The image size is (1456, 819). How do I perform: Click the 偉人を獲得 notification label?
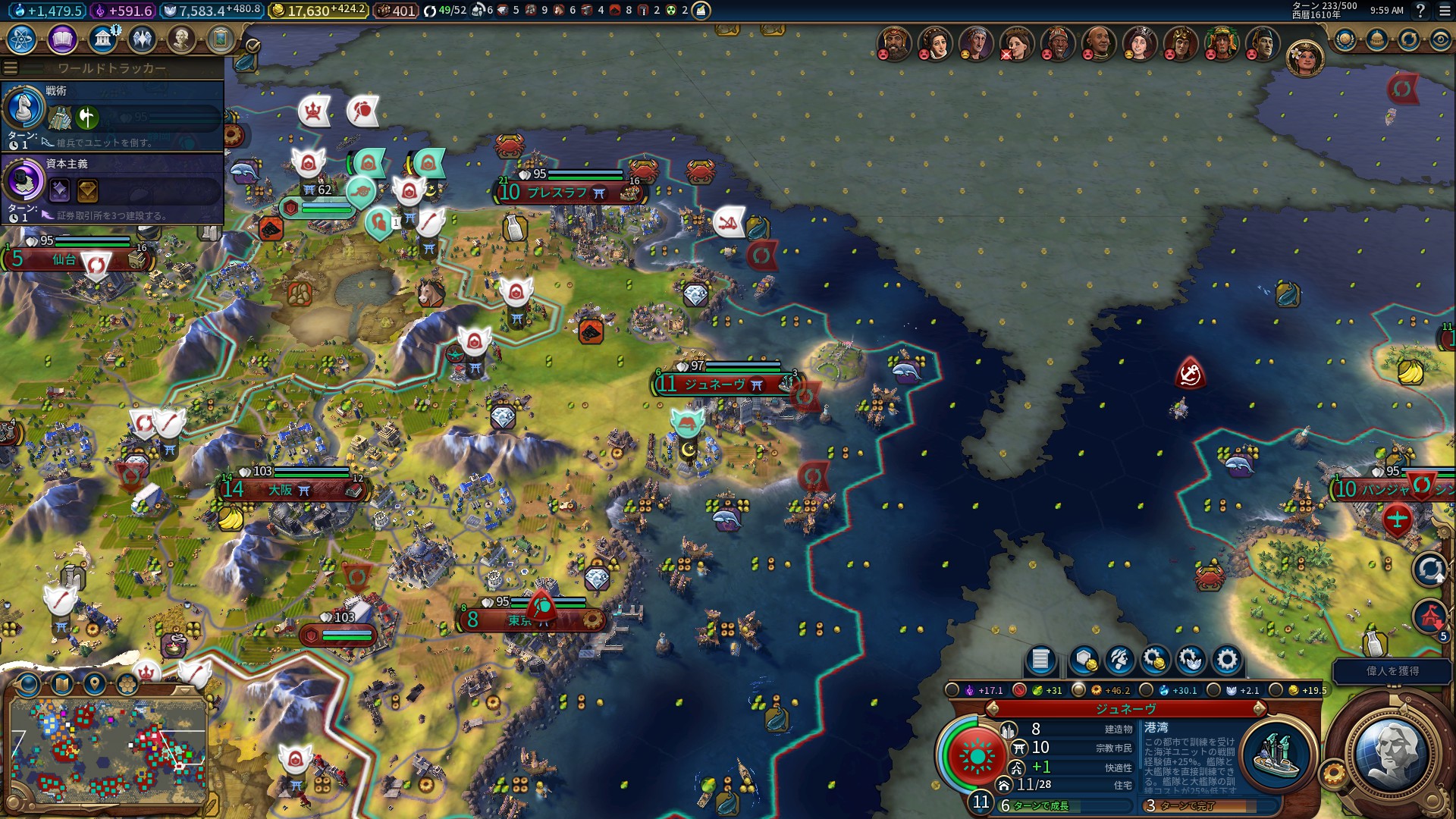(x=1392, y=671)
